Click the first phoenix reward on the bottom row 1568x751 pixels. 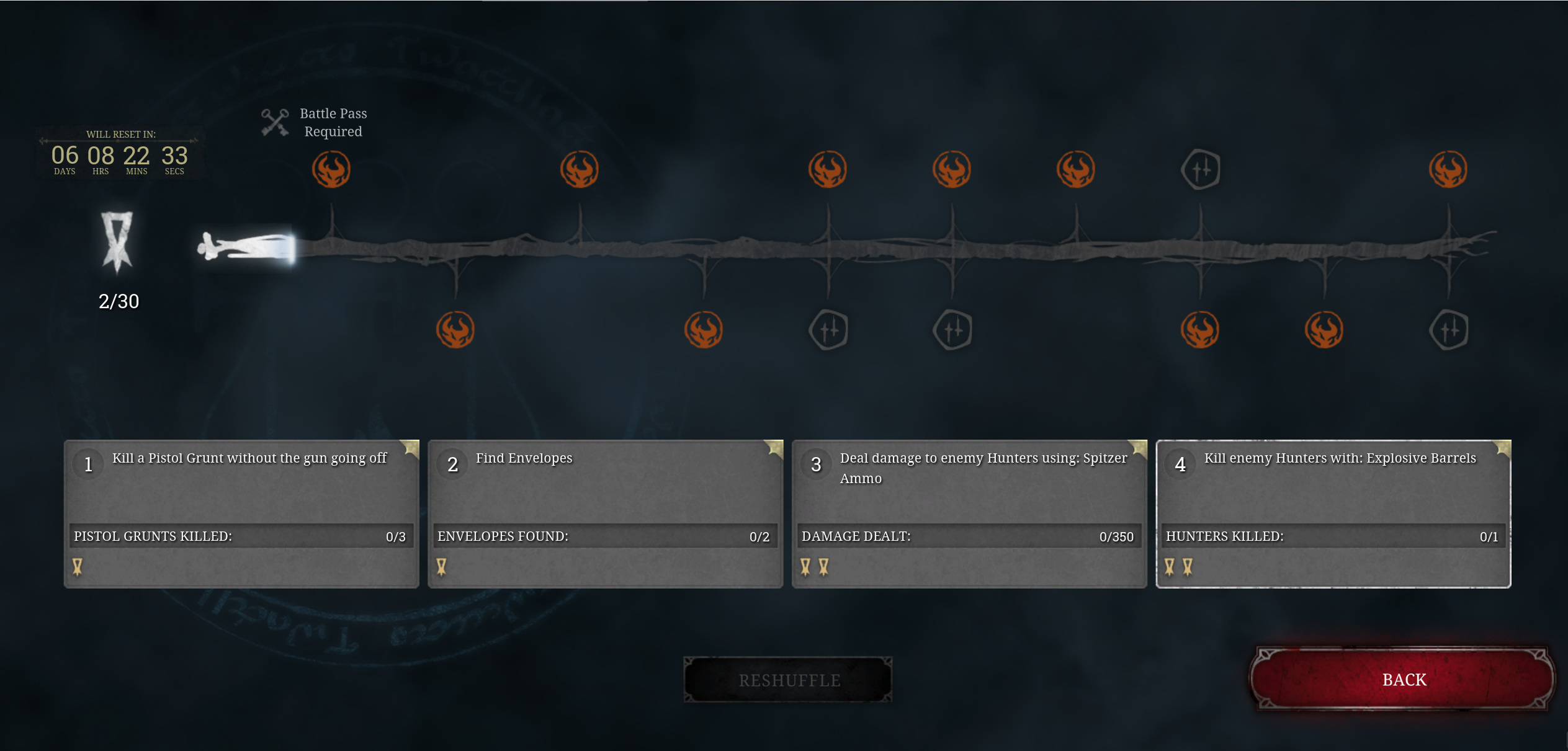point(456,331)
